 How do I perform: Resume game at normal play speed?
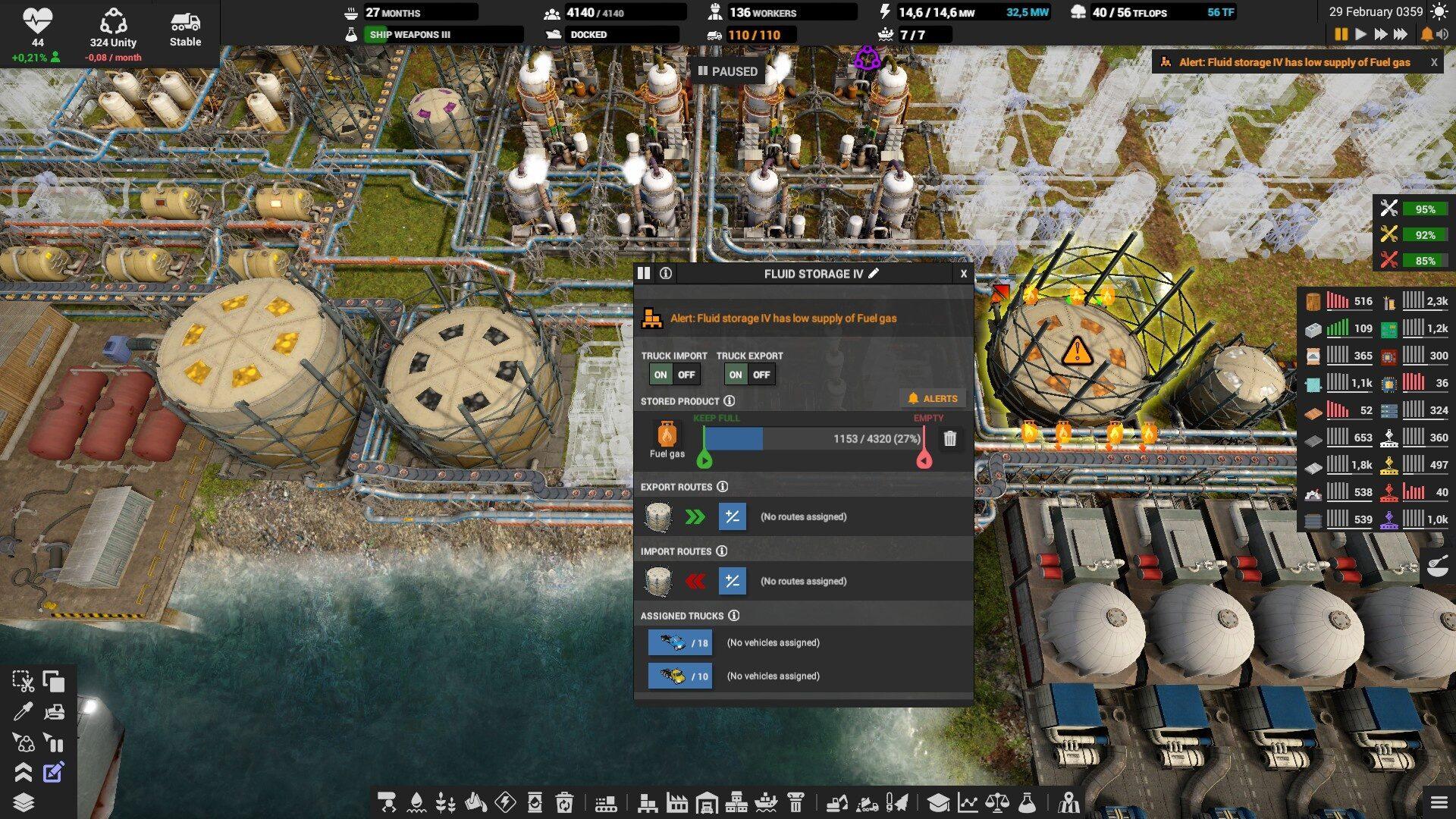pyautogui.click(x=1361, y=34)
